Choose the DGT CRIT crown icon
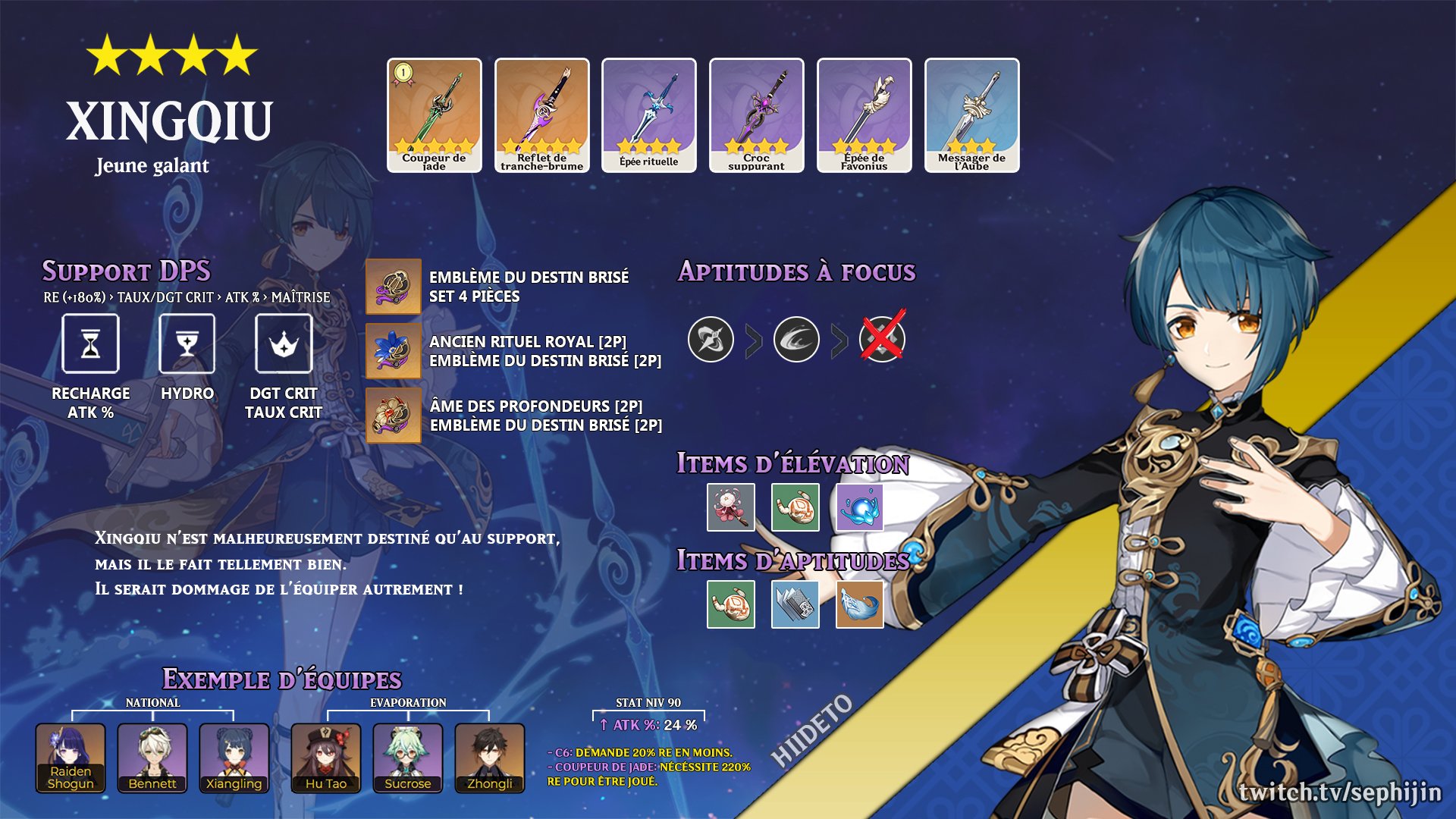1456x819 pixels. tap(284, 344)
